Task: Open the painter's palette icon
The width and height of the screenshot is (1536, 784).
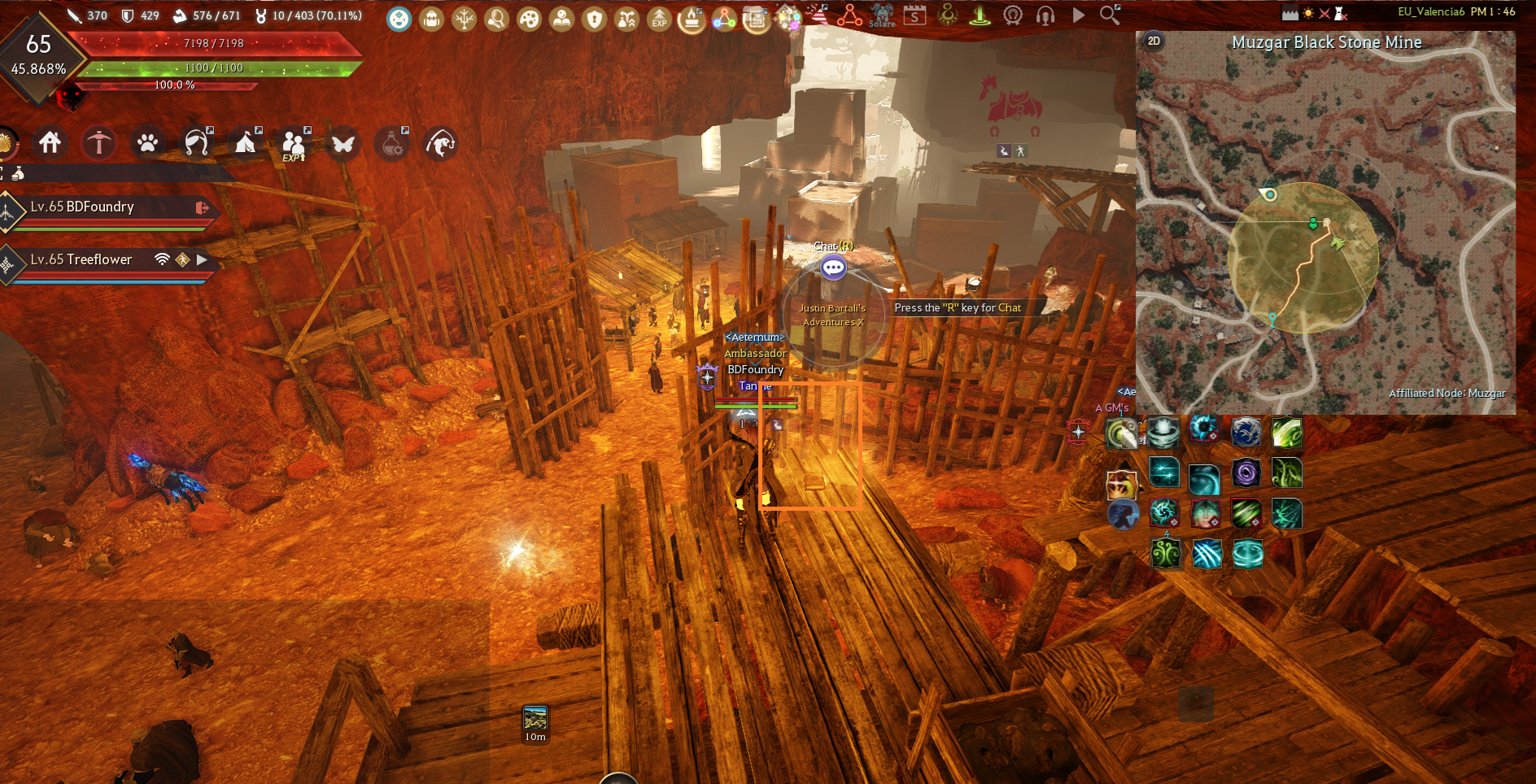Action: click(x=529, y=18)
